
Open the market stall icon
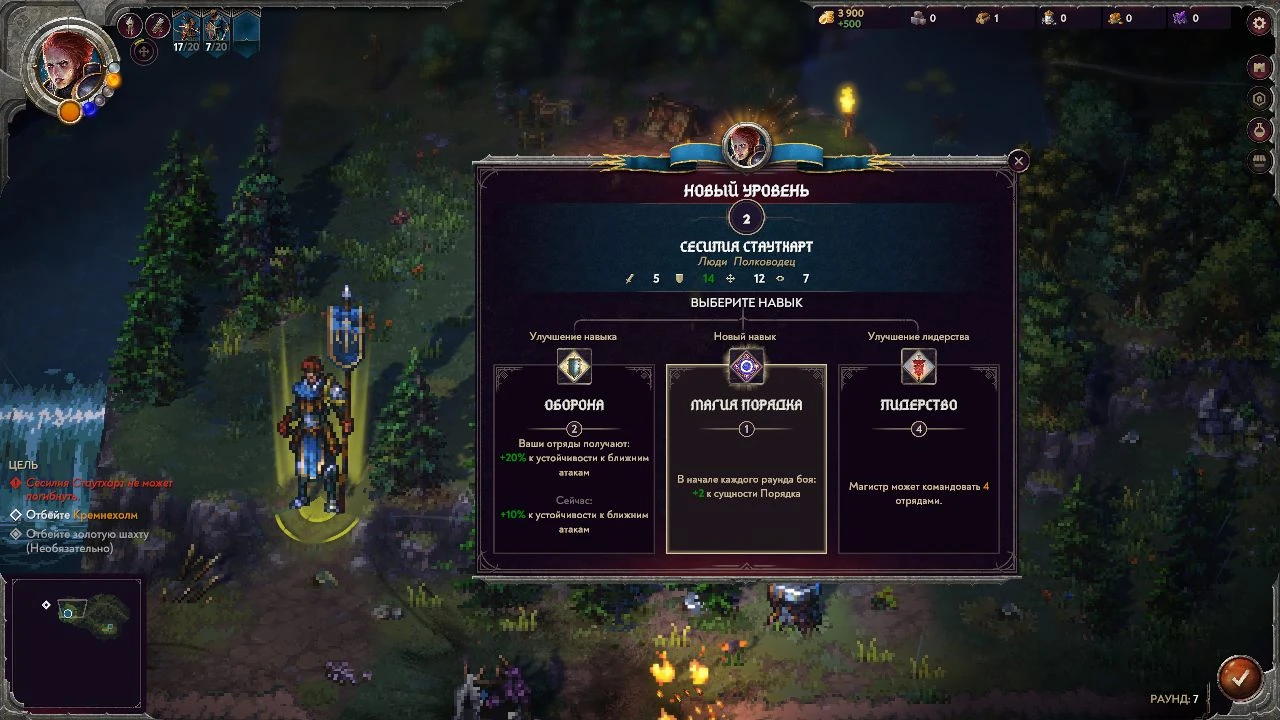coord(1260,161)
